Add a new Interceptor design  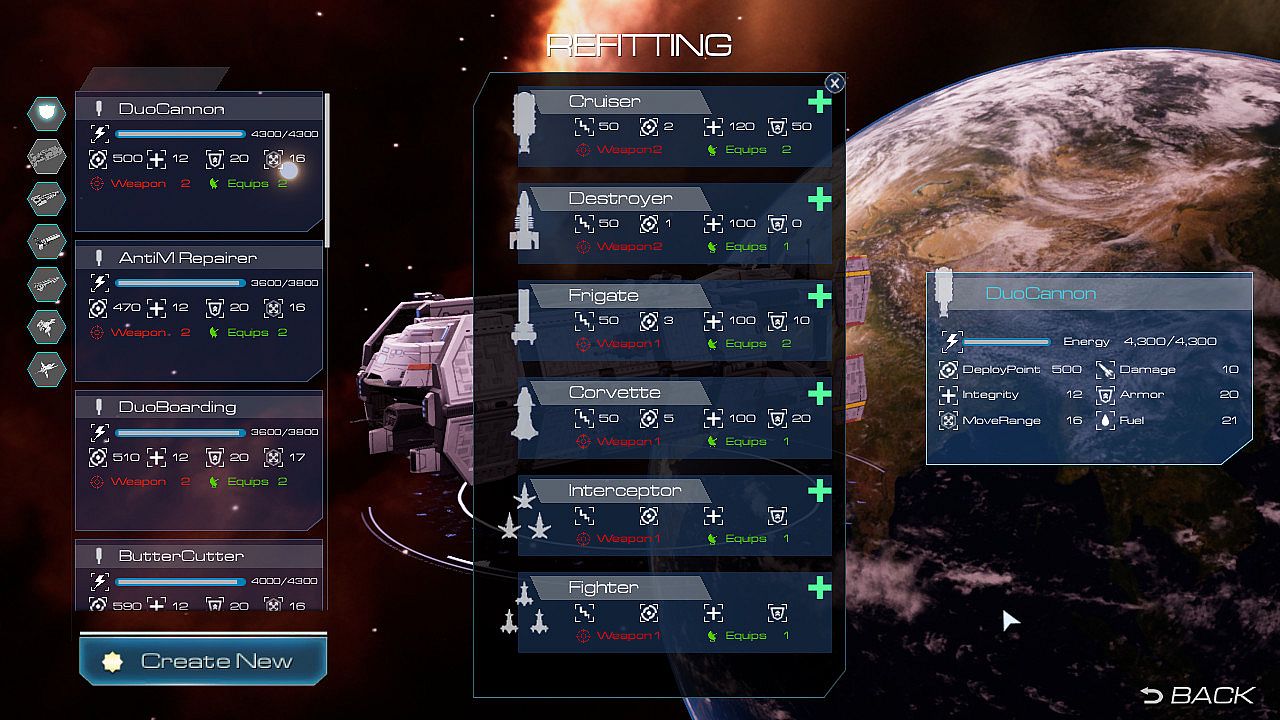click(820, 490)
